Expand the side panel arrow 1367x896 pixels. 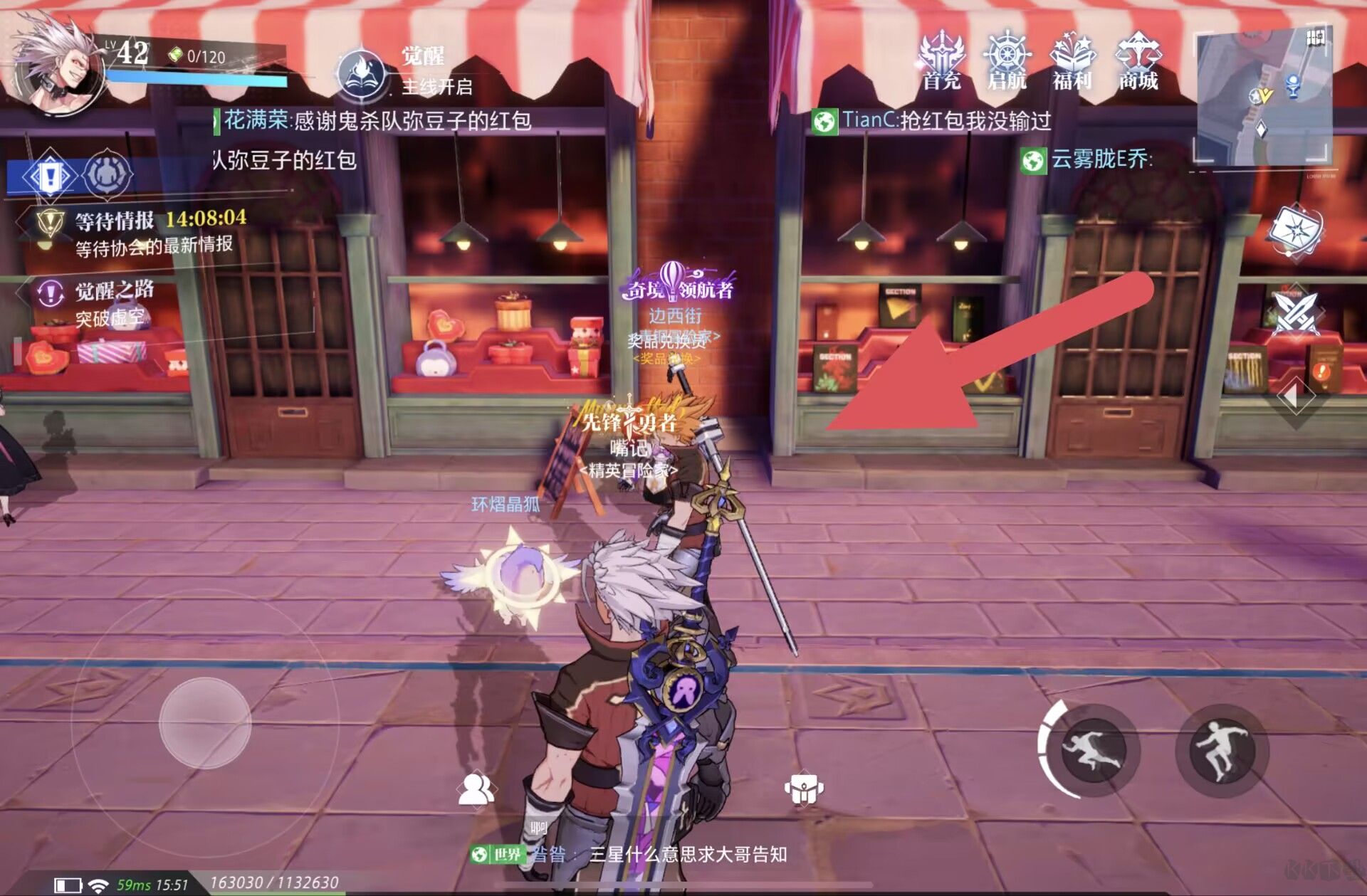click(1292, 396)
